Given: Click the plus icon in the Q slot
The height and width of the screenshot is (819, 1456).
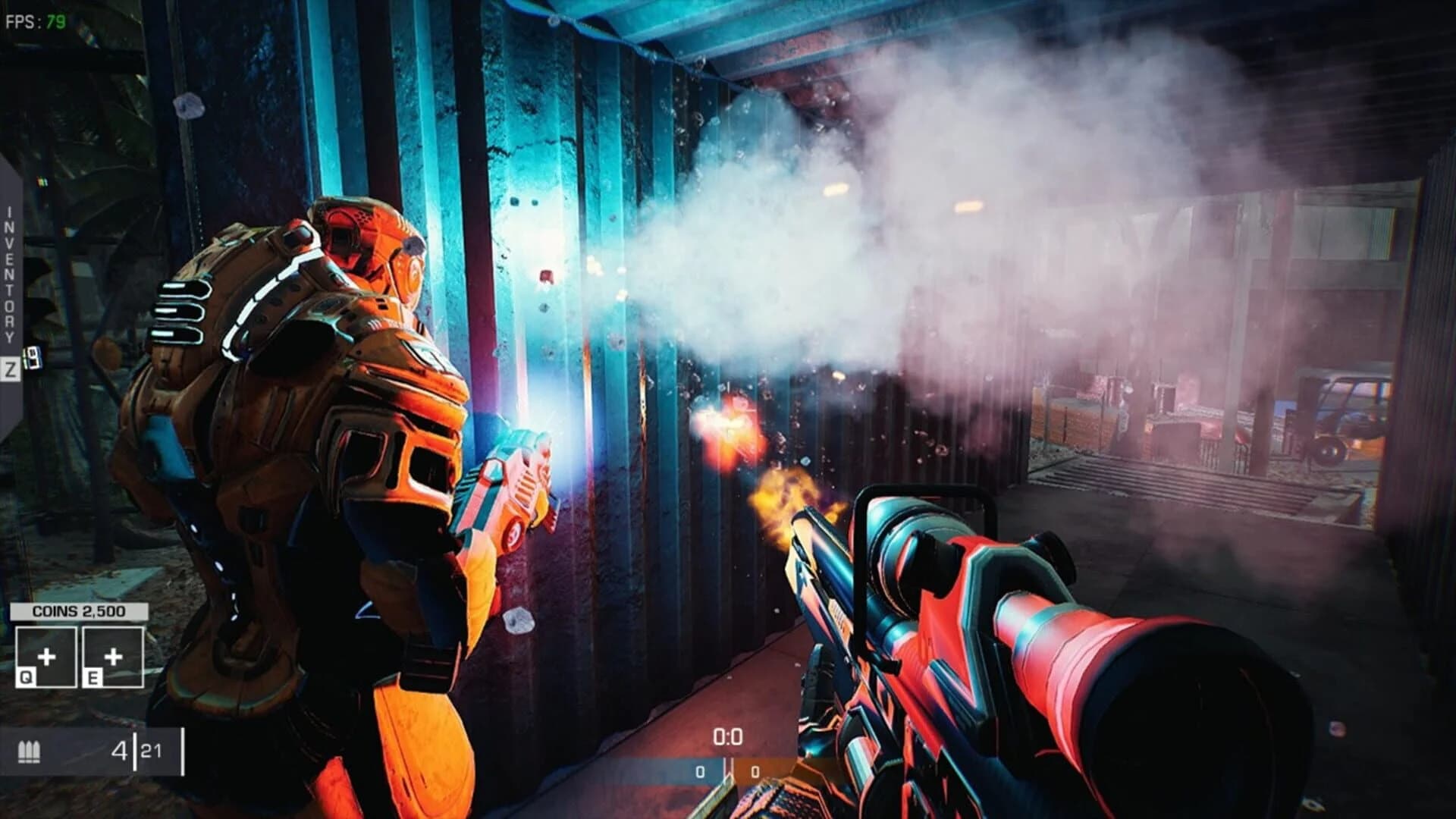Looking at the screenshot, I should [48, 657].
